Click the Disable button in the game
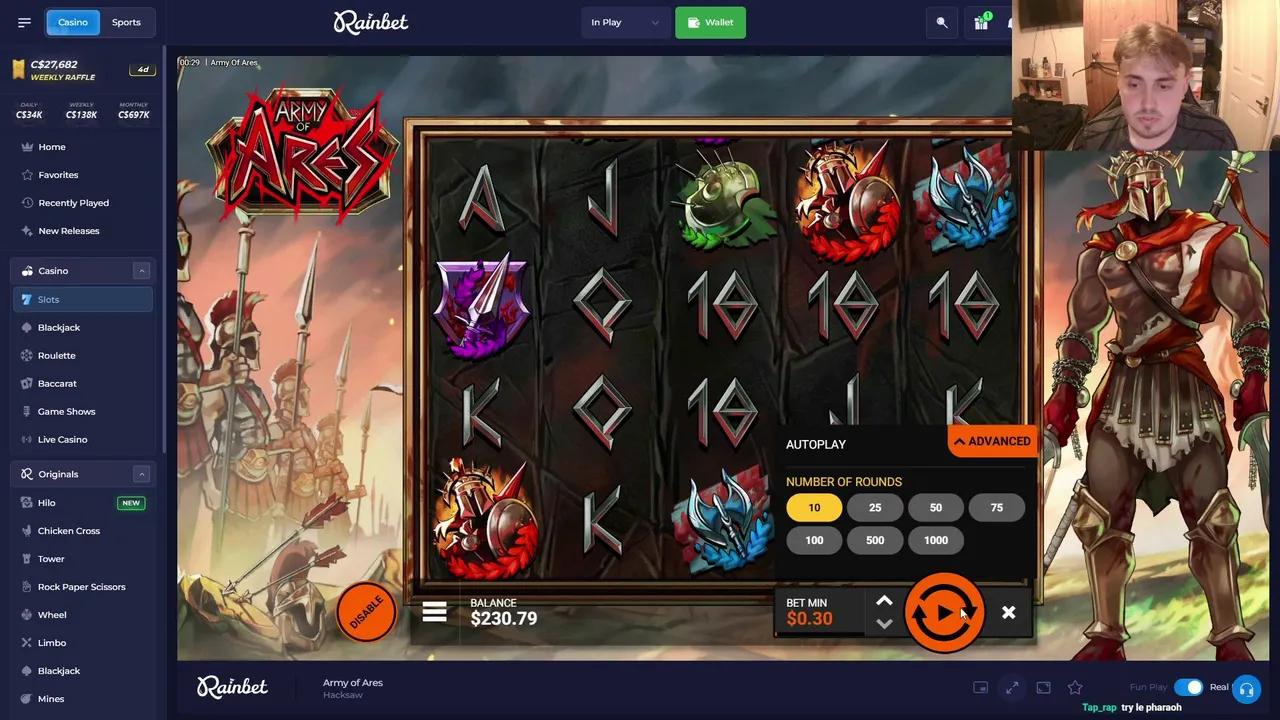This screenshot has width=1280, height=720. tap(367, 612)
